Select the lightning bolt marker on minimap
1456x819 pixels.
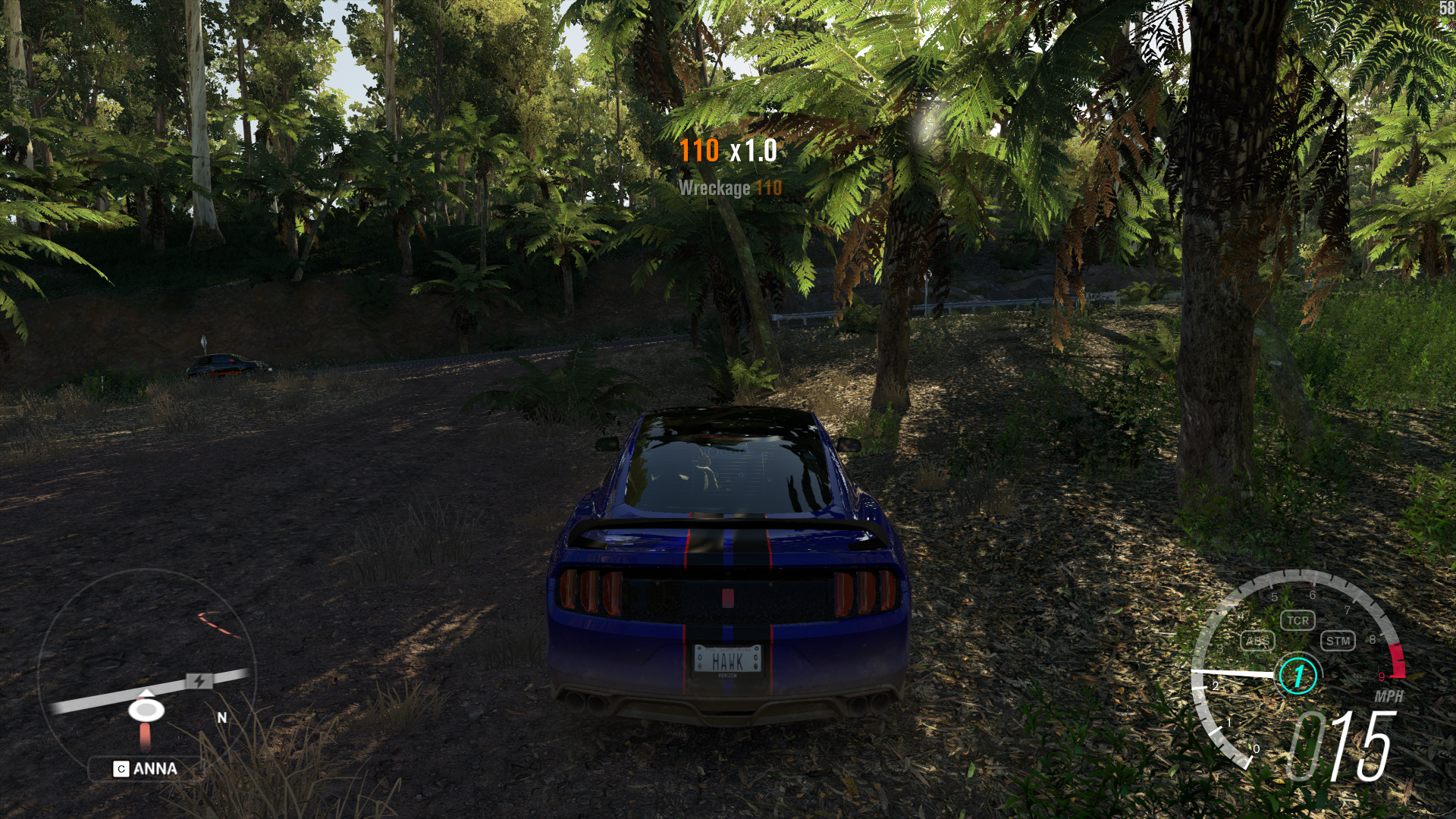point(199,681)
